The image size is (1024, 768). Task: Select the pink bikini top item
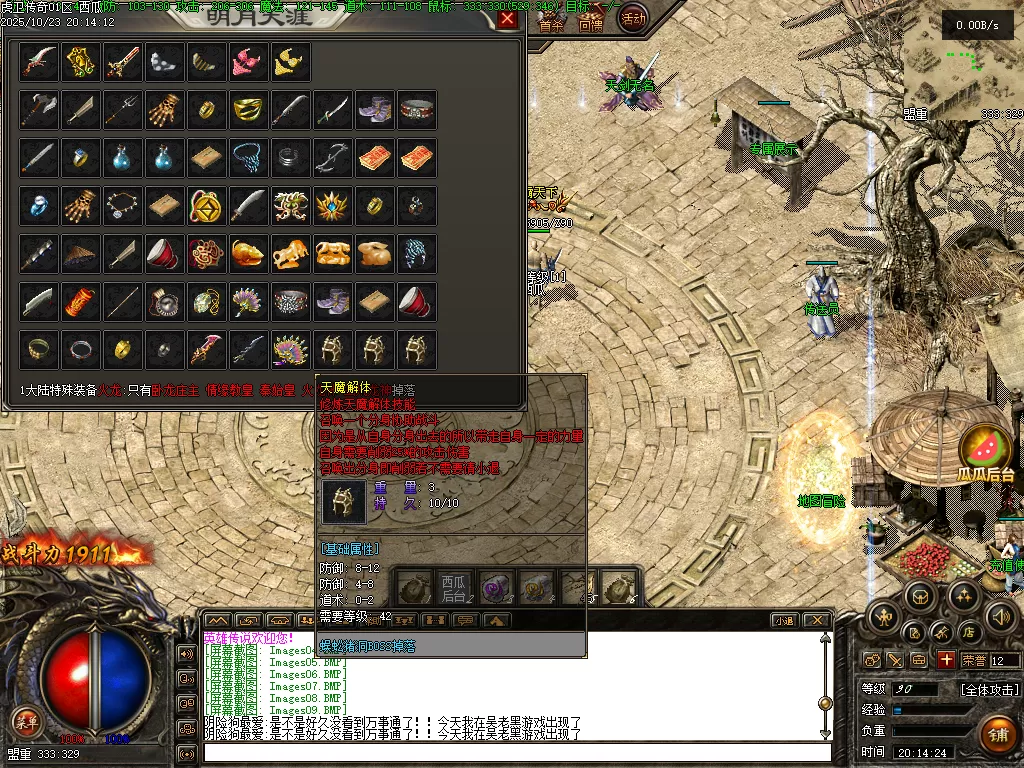249,62
